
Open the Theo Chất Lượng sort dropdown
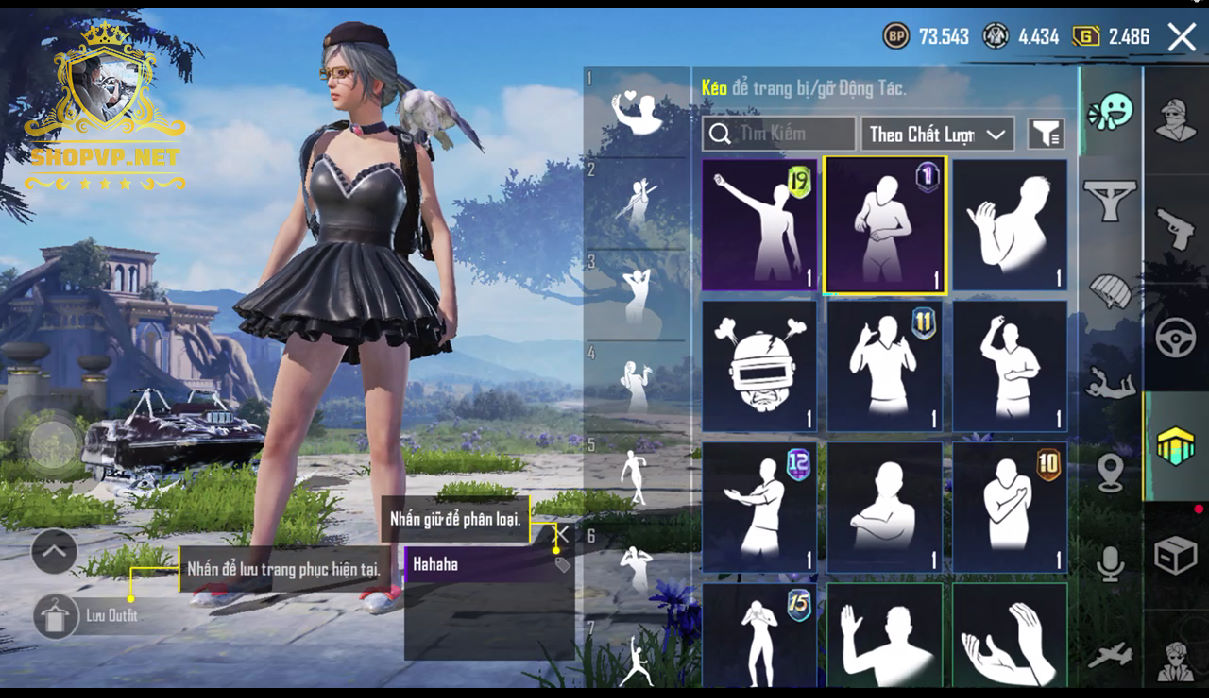coord(936,134)
